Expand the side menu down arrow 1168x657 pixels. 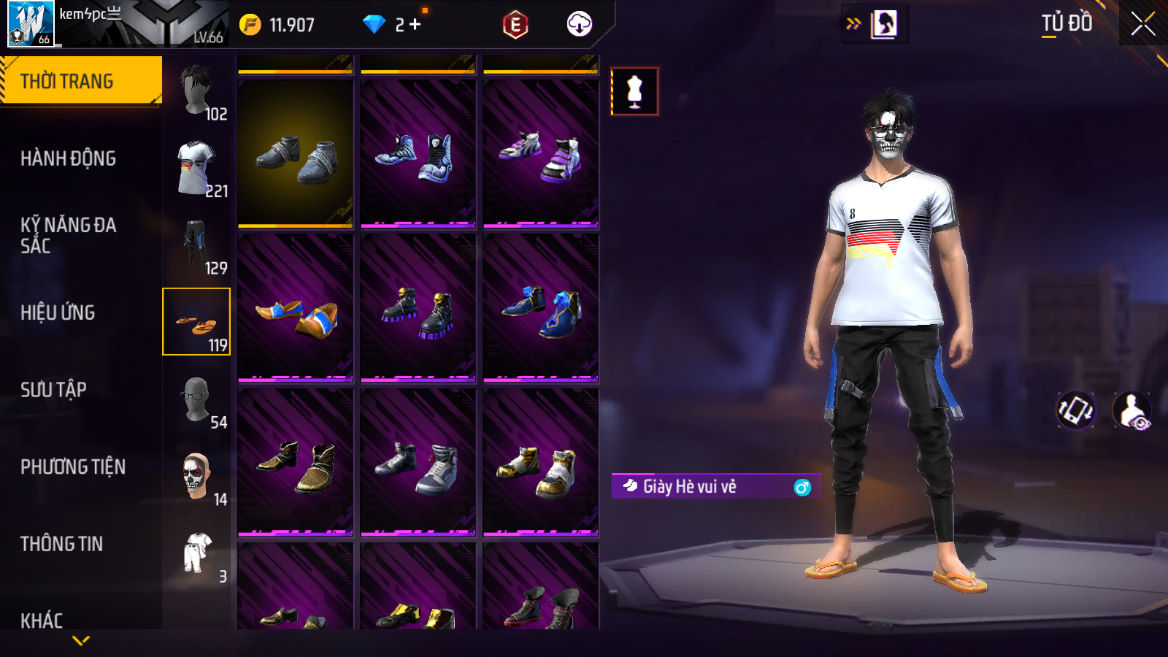pyautogui.click(x=81, y=641)
